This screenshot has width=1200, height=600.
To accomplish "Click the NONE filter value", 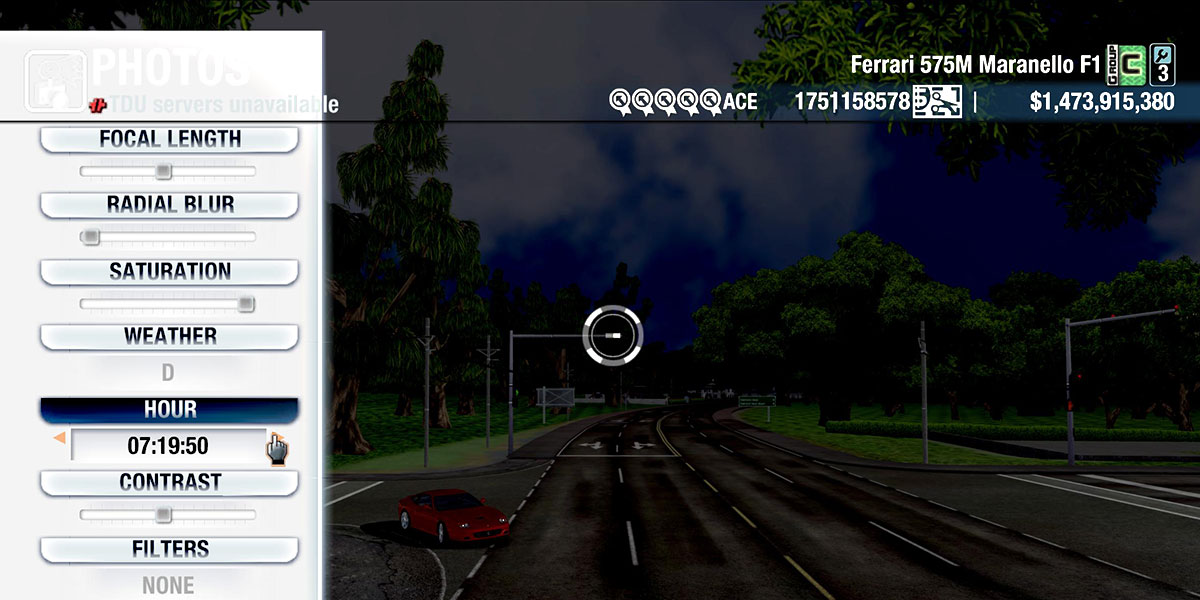I will click(168, 585).
